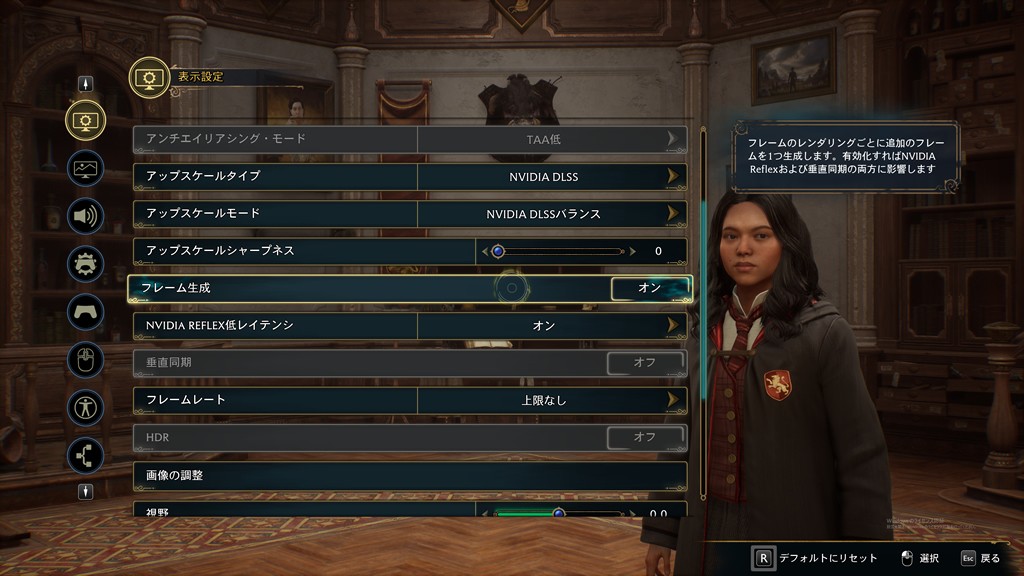This screenshot has width=1024, height=576.
Task: Select the mouse settings tab
Action: (x=86, y=359)
